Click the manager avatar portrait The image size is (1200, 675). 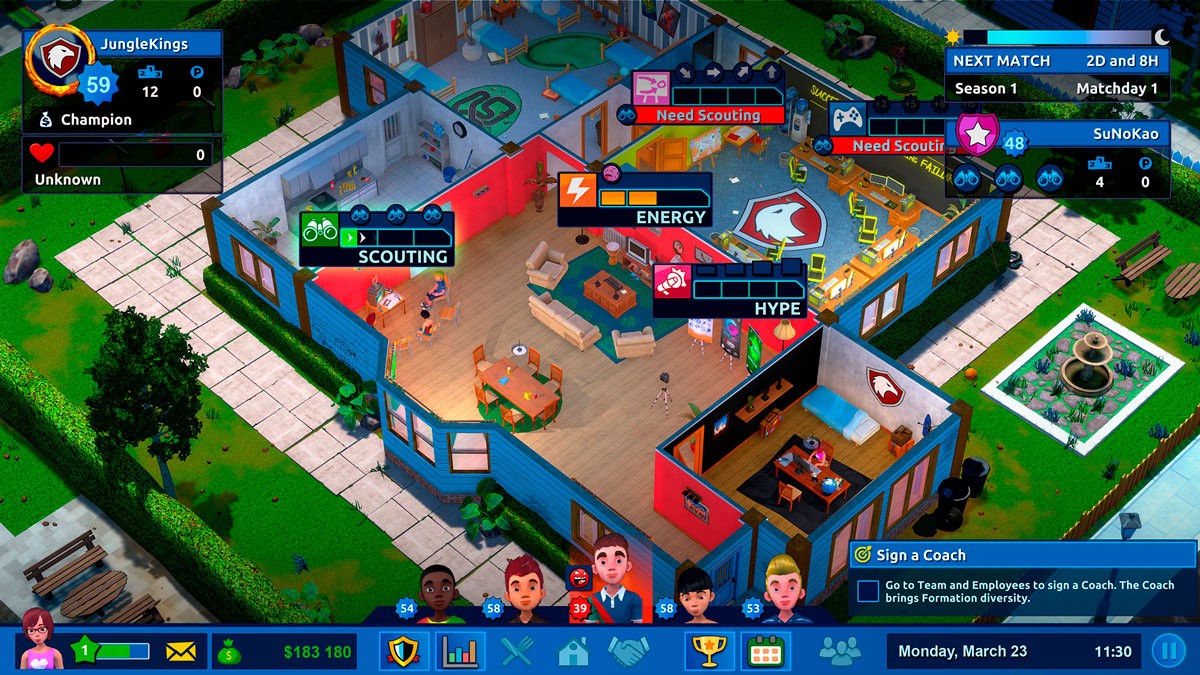[x=39, y=640]
